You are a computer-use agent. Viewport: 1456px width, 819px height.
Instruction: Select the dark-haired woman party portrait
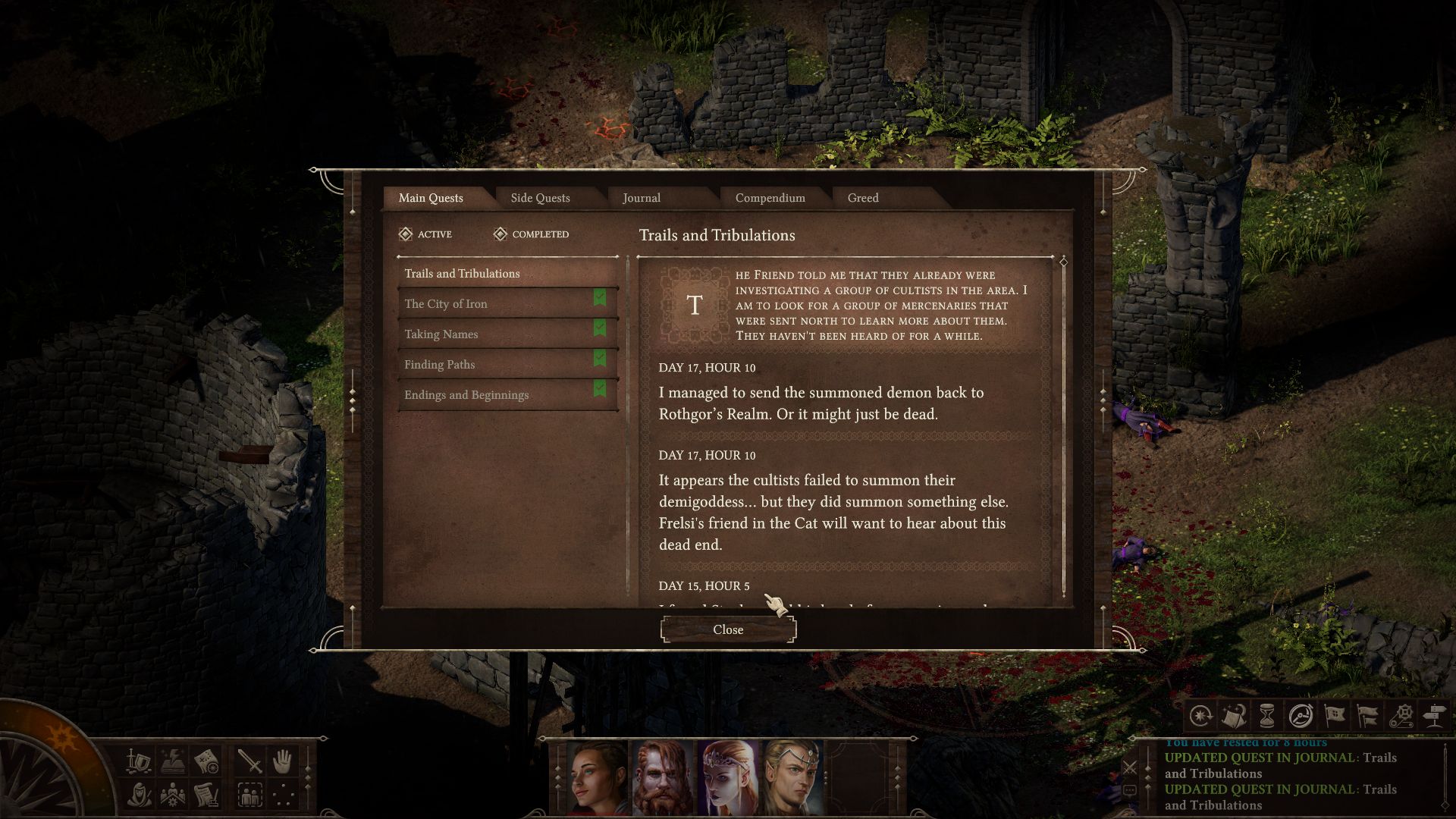(598, 778)
